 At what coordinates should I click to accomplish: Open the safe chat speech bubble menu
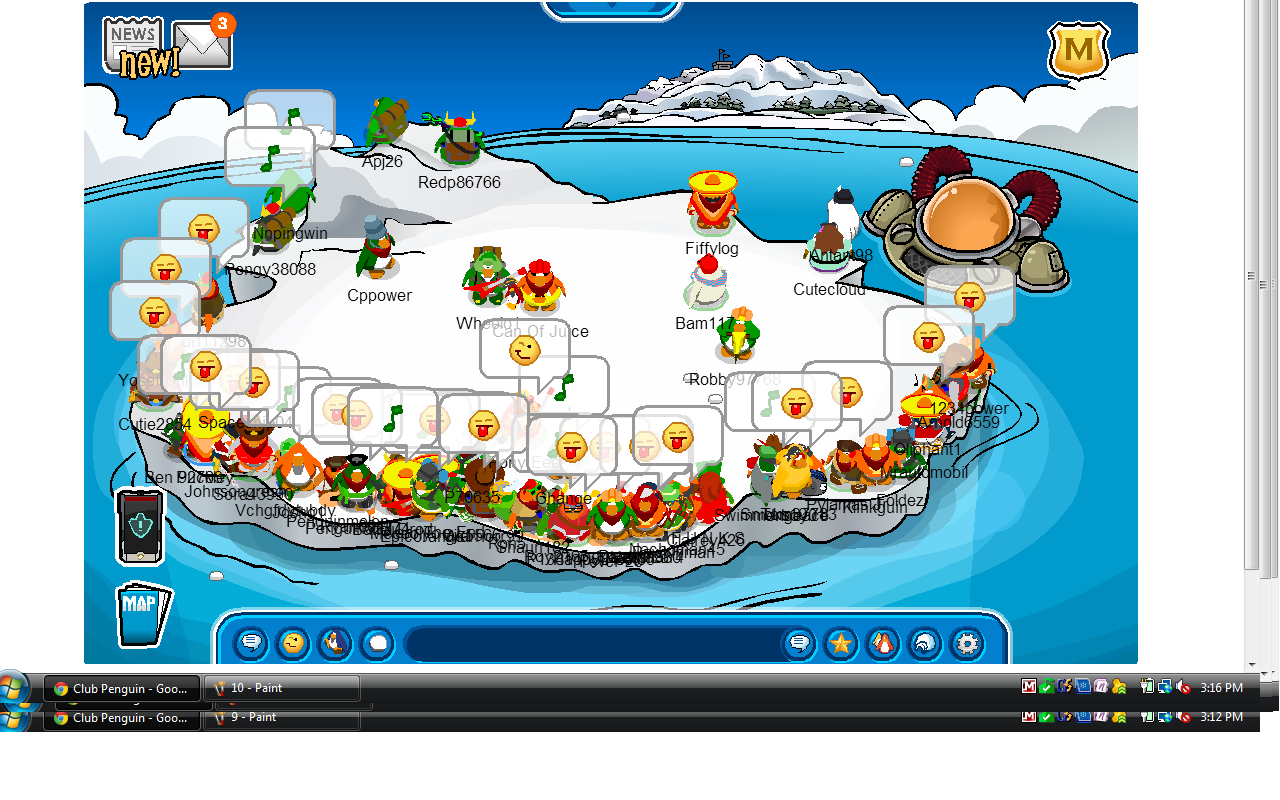tap(251, 643)
